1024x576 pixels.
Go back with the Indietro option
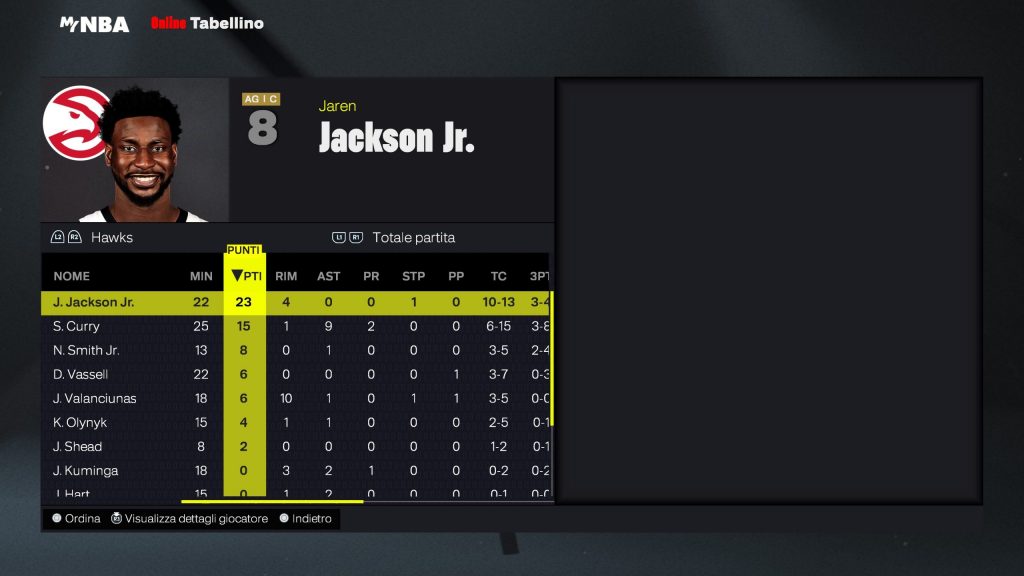coord(311,519)
